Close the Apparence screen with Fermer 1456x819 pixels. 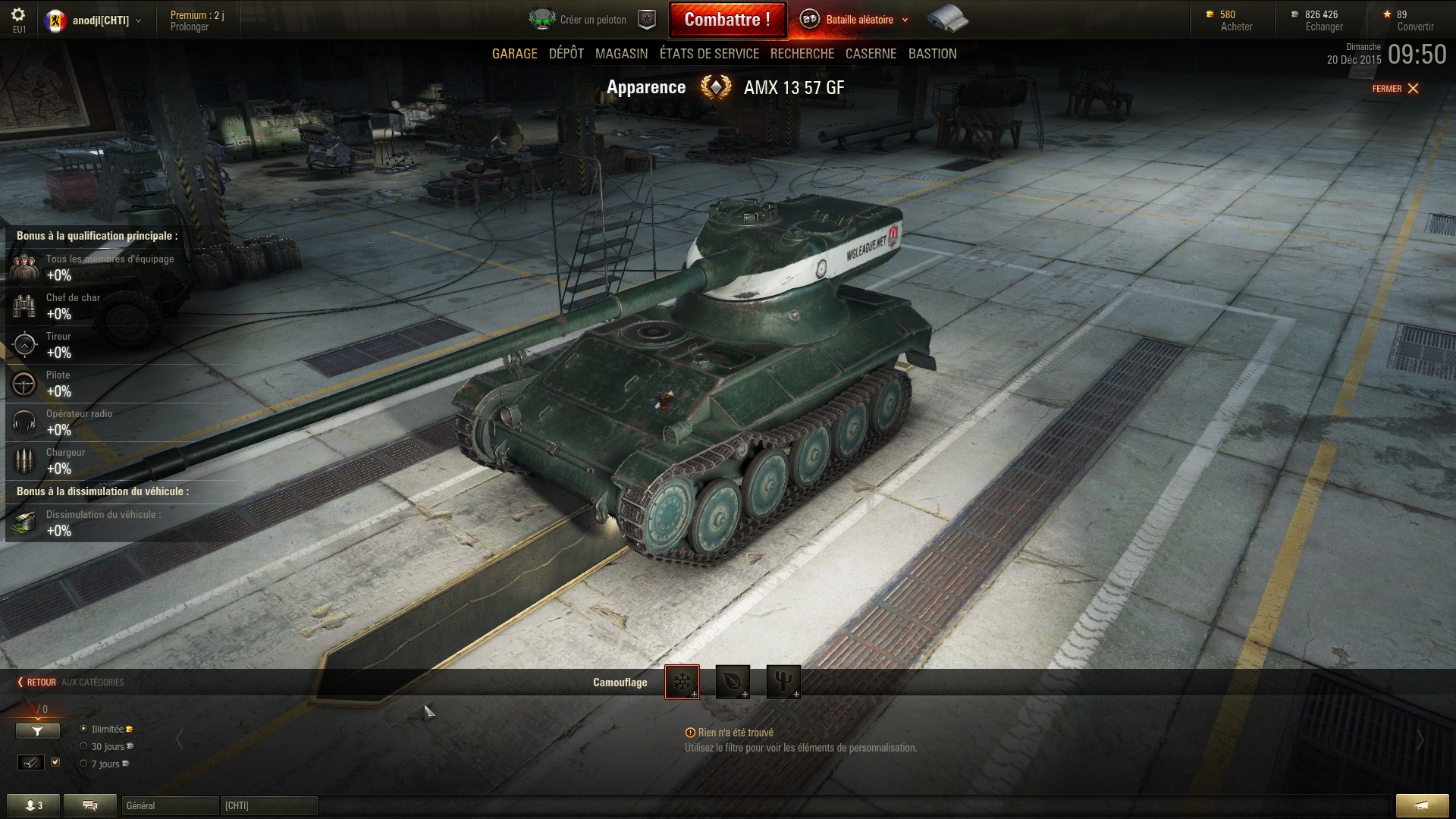(1395, 89)
